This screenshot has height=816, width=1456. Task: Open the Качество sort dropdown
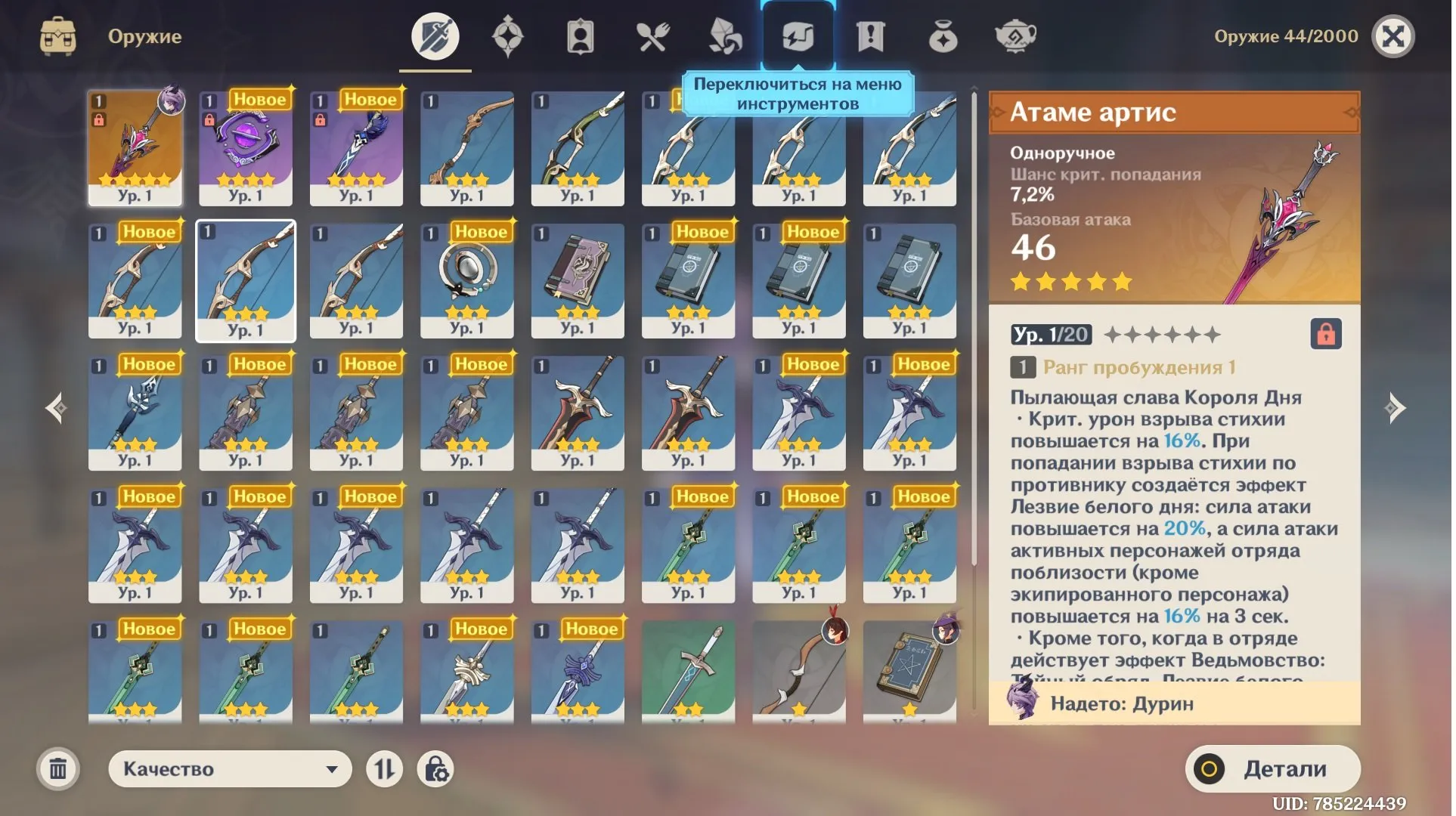tap(229, 768)
